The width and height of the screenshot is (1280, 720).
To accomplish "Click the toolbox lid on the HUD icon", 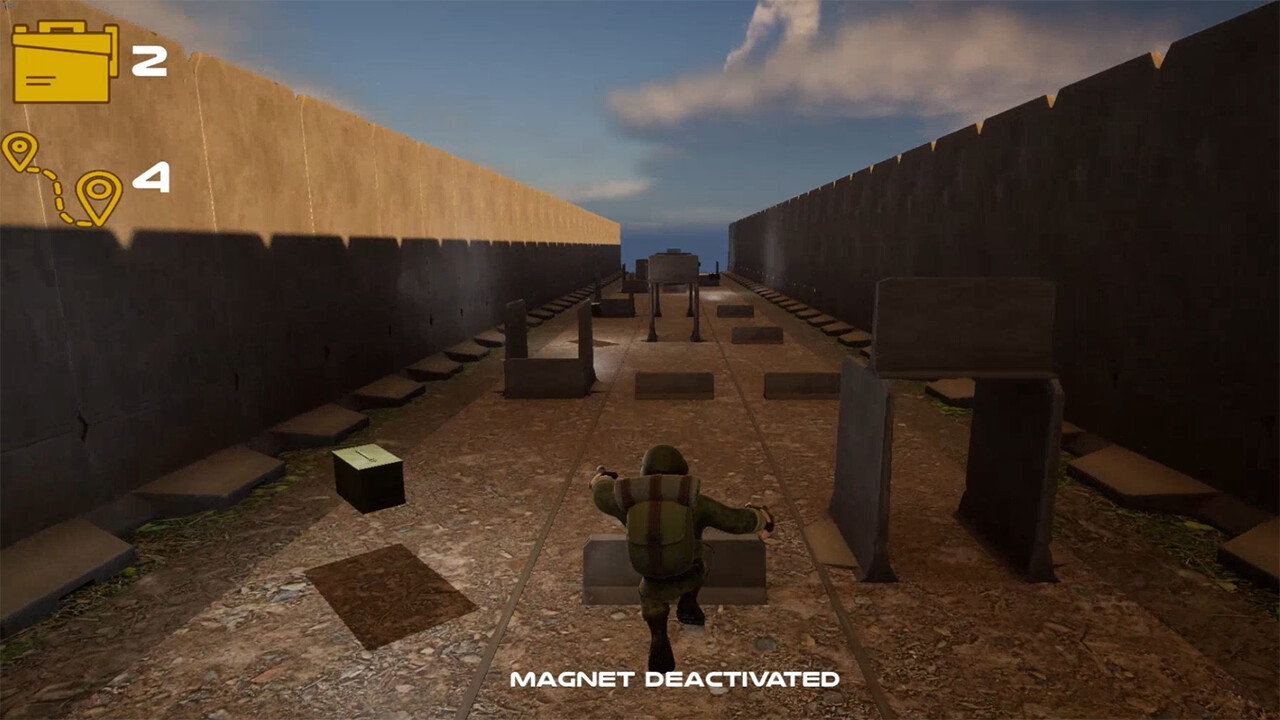I will 60,40.
